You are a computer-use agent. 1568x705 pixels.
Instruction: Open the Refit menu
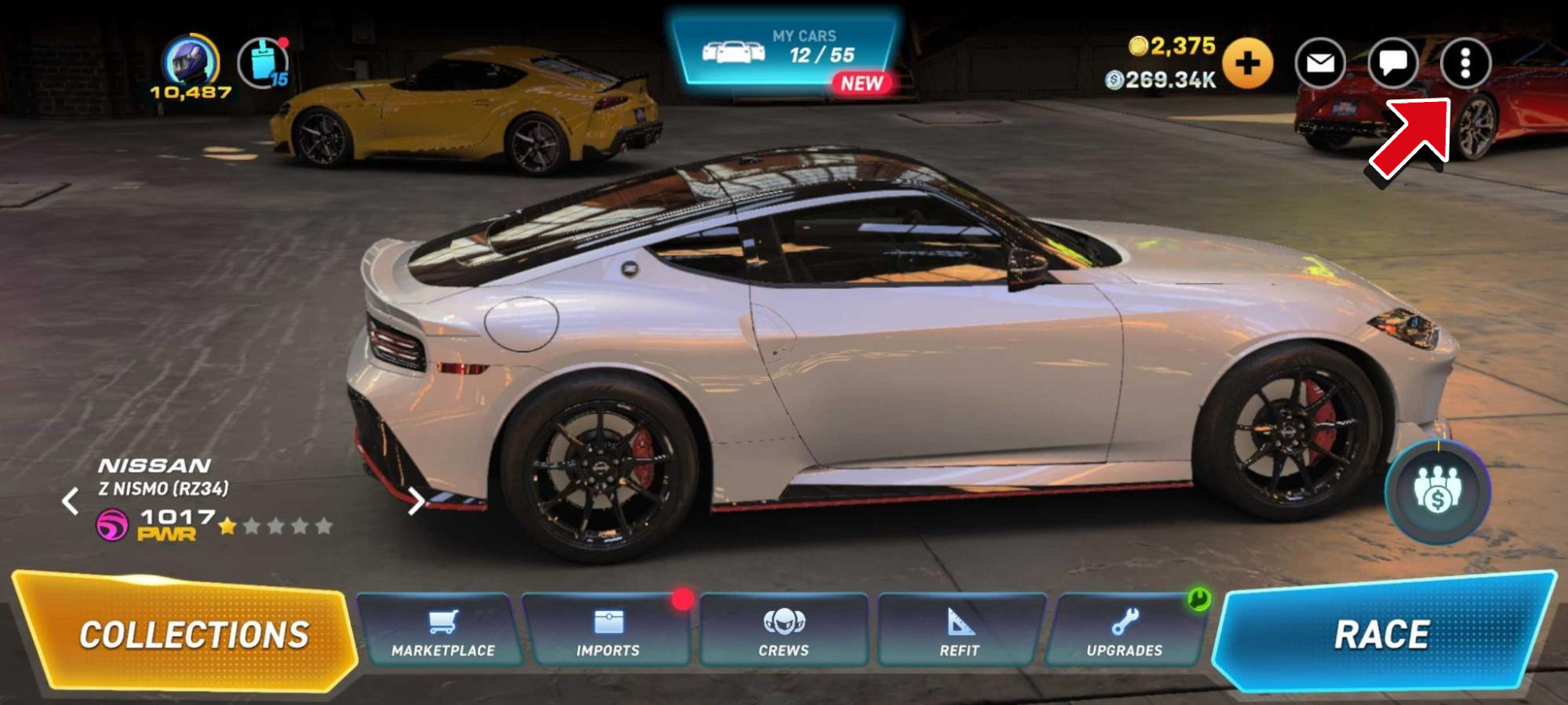click(x=959, y=632)
